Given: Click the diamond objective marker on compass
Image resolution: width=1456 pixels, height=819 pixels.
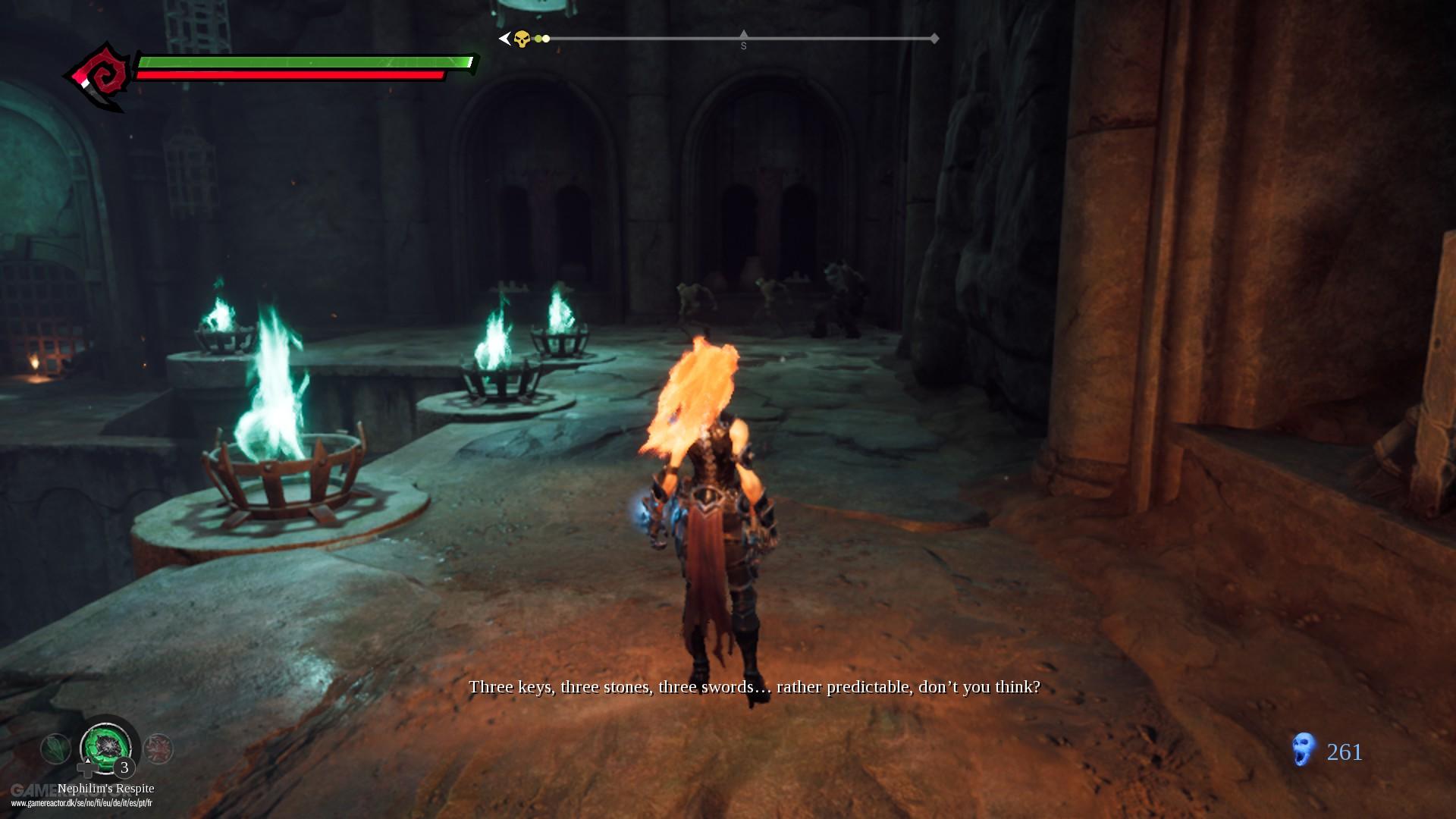Looking at the screenshot, I should point(935,38).
